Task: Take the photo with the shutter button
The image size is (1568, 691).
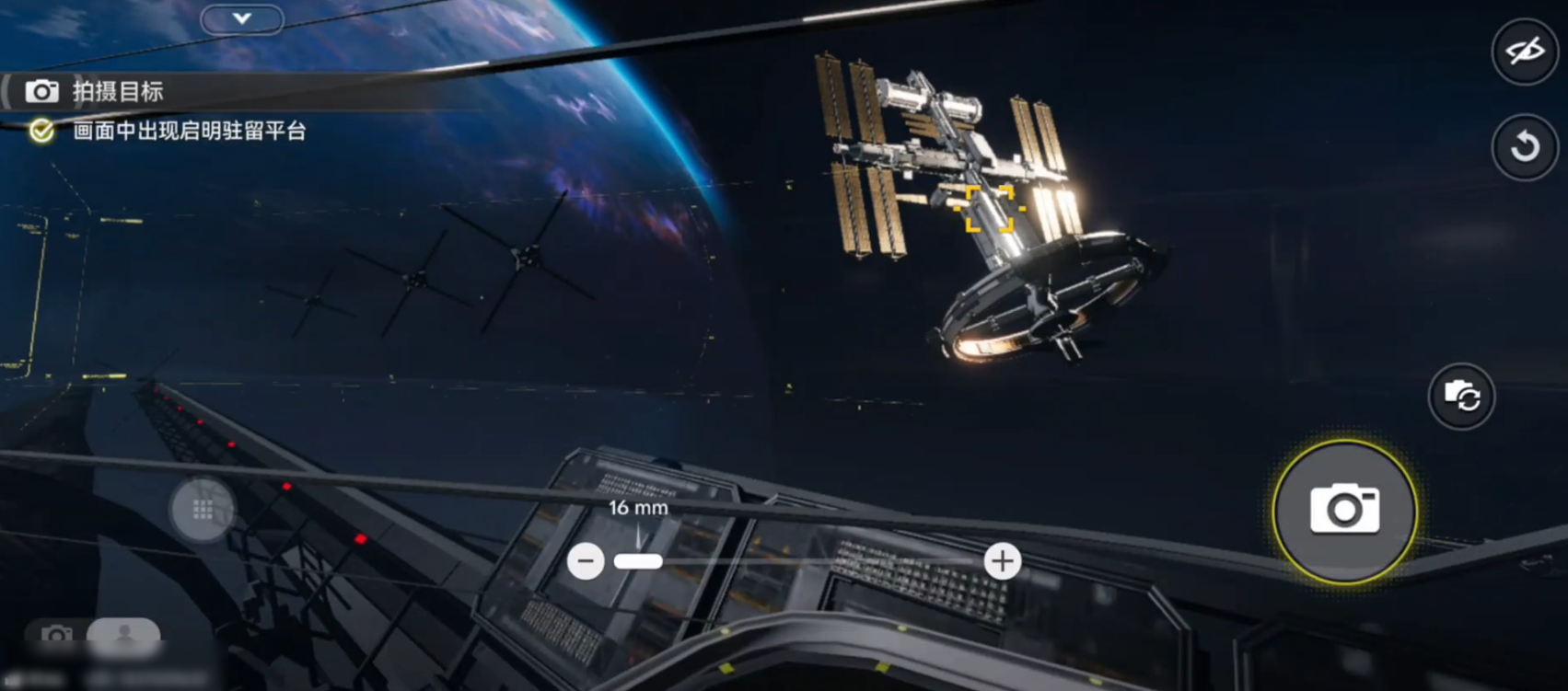Action: click(1344, 511)
